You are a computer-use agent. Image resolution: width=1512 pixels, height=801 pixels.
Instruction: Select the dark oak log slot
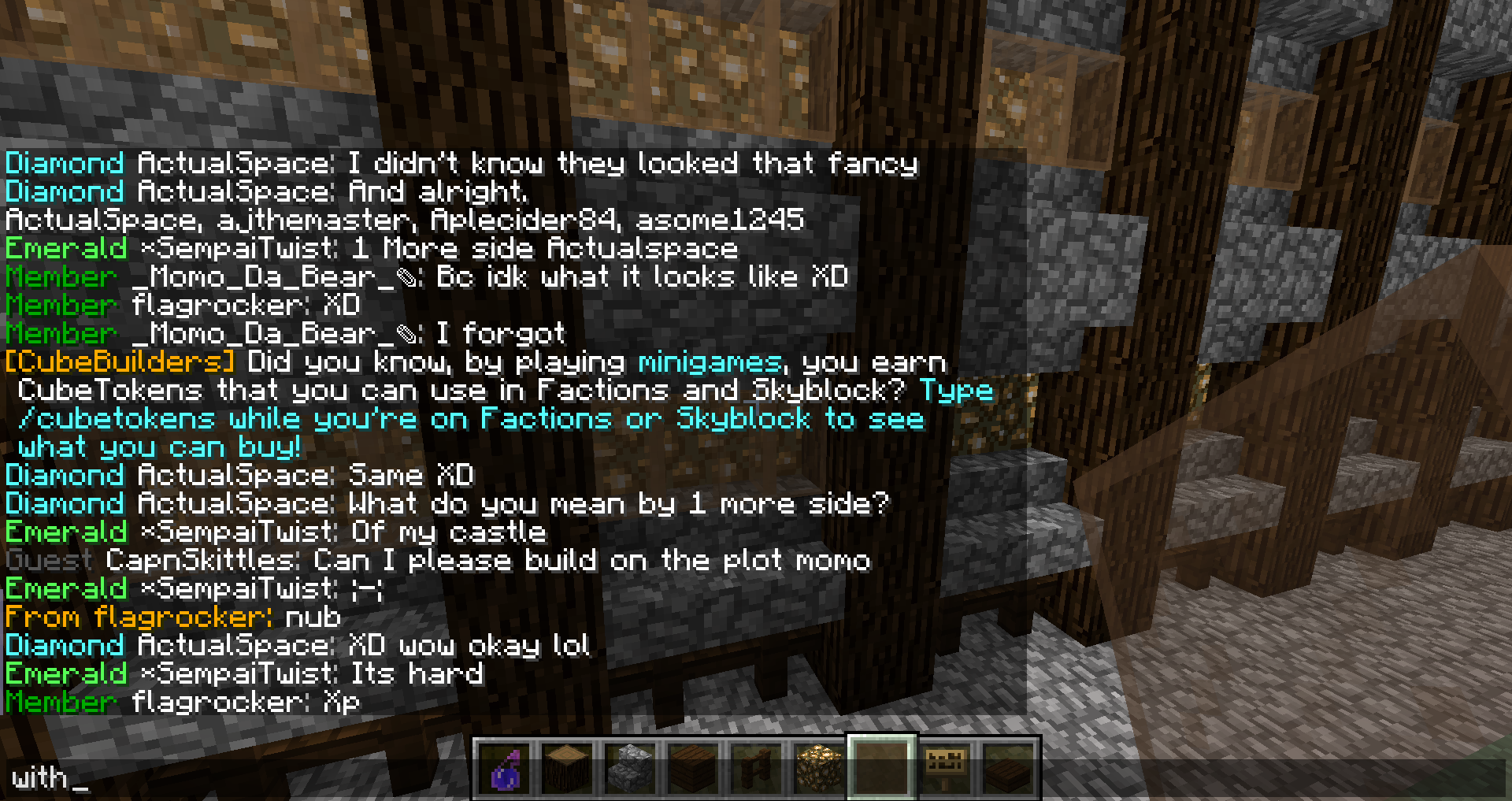pyautogui.click(x=568, y=768)
